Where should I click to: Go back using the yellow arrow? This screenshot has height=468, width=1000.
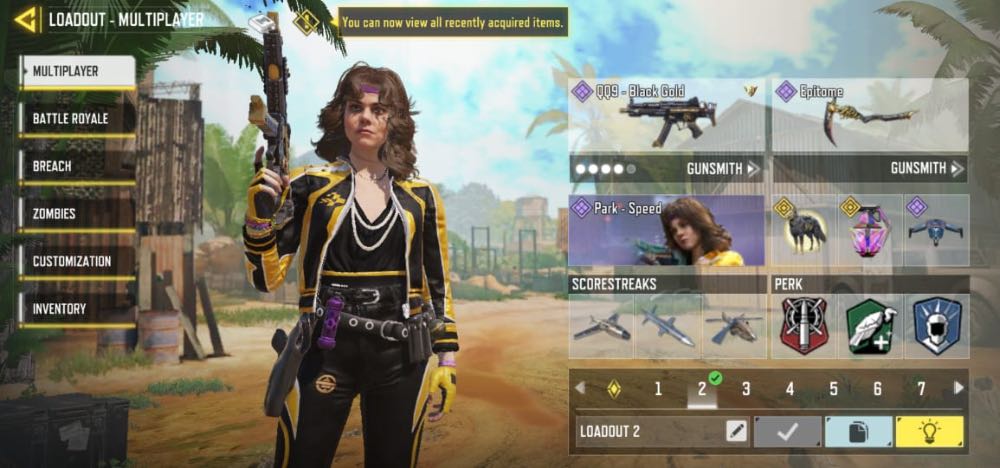pos(26,19)
